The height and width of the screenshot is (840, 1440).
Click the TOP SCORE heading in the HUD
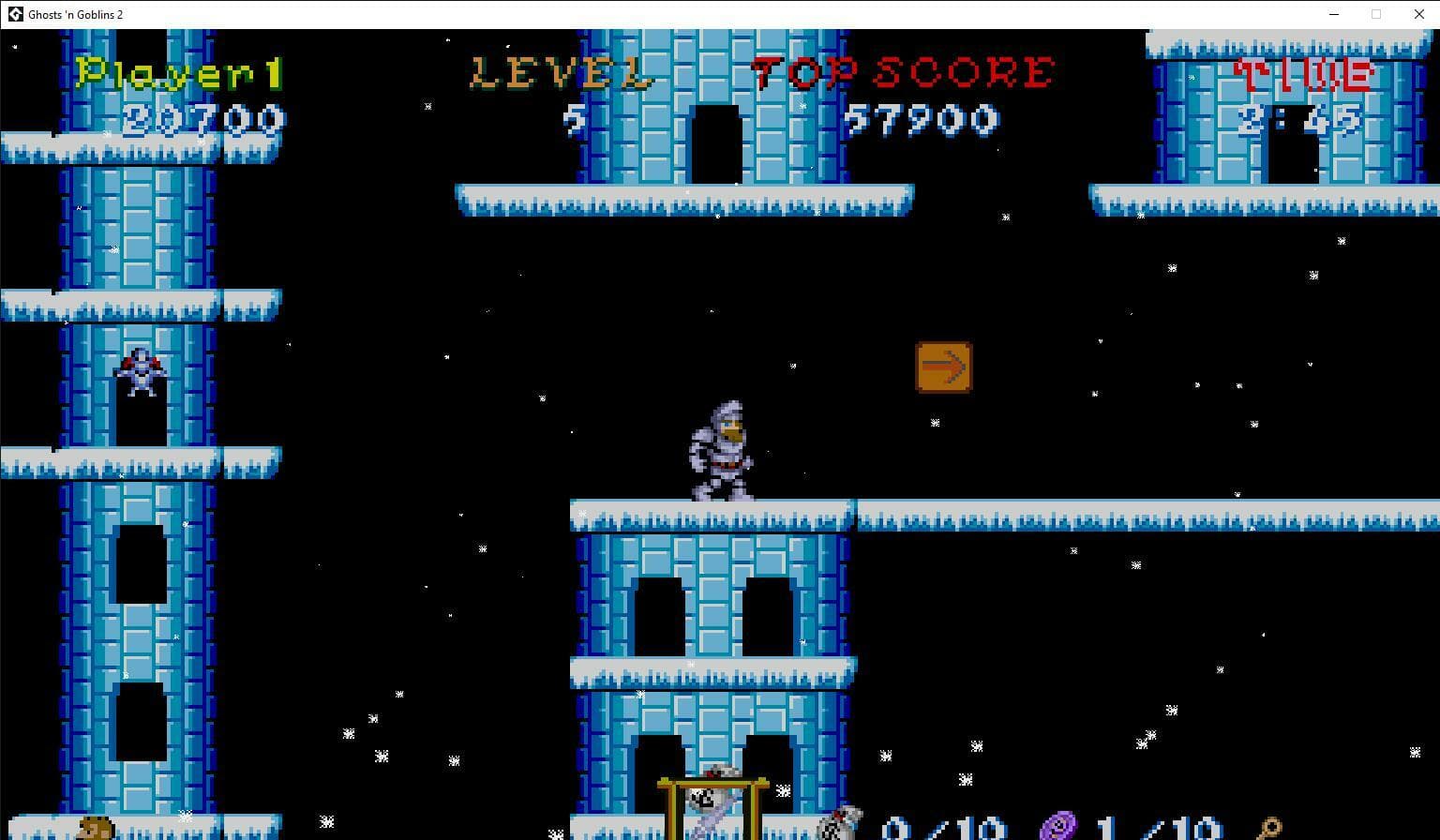(903, 69)
